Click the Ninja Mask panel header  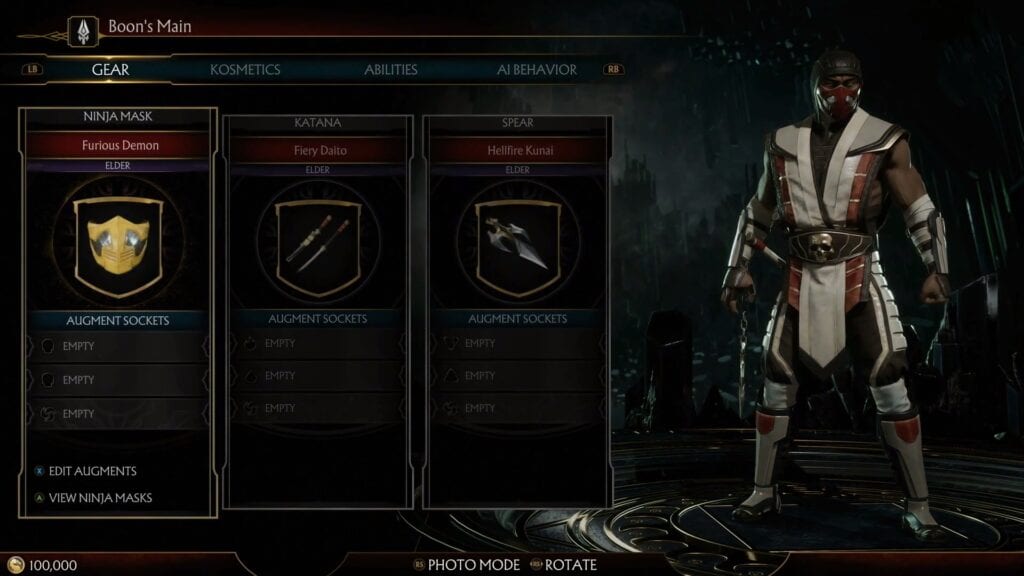click(118, 117)
